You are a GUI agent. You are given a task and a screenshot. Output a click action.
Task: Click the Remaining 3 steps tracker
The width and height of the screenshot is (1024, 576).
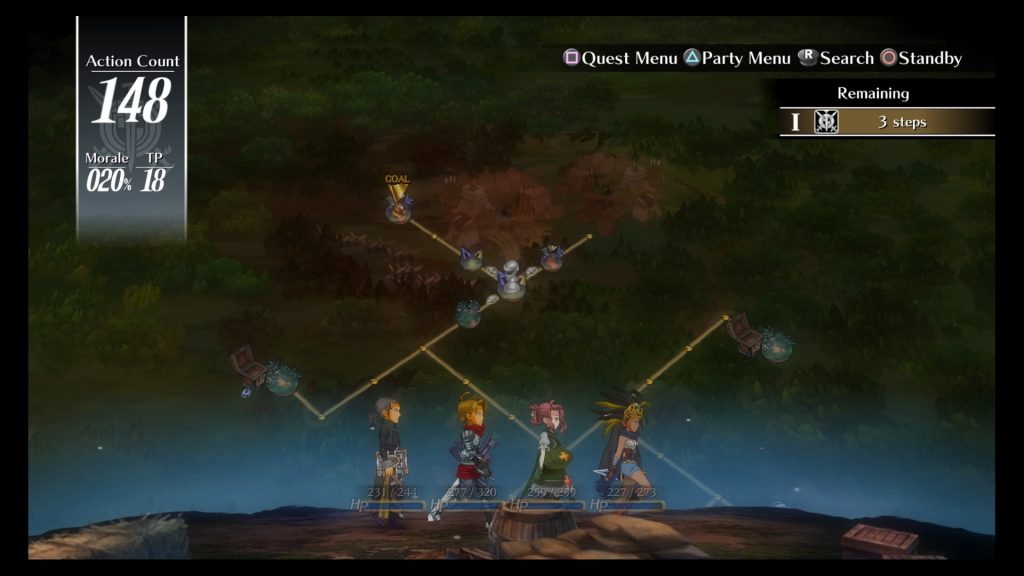887,122
